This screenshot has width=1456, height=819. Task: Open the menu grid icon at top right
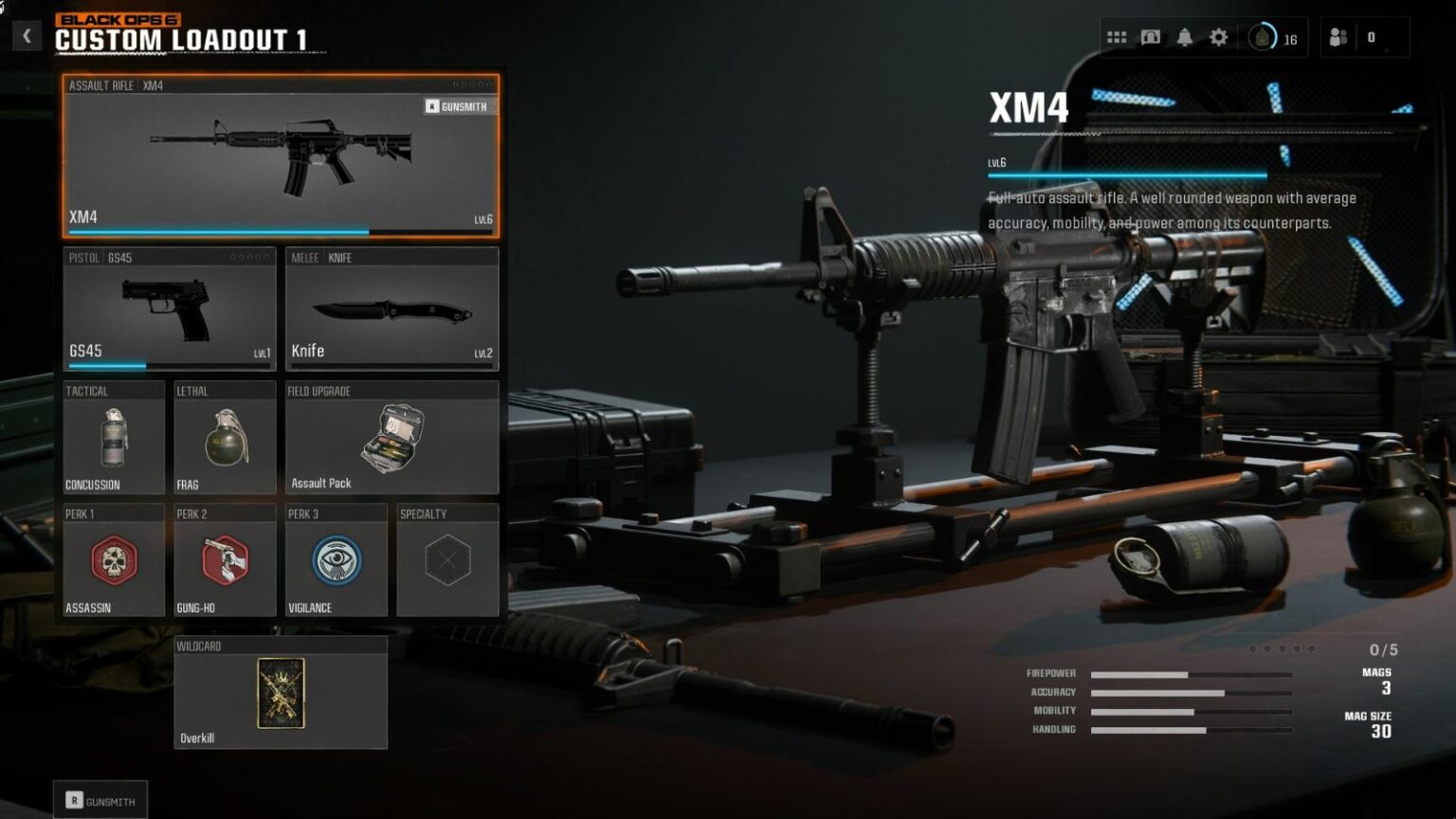(1117, 36)
